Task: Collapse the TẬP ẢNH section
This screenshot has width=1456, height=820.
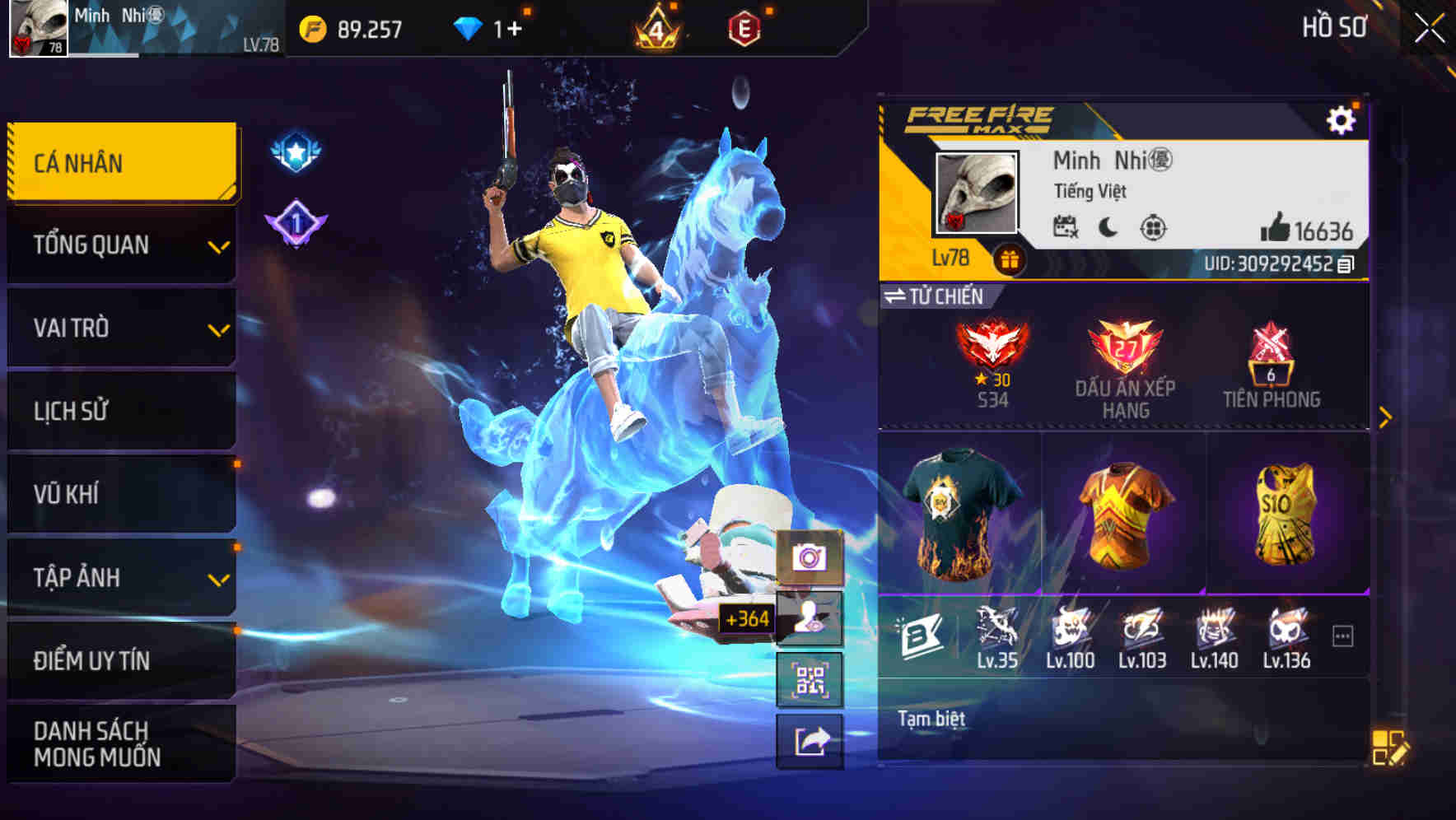Action: point(120,576)
